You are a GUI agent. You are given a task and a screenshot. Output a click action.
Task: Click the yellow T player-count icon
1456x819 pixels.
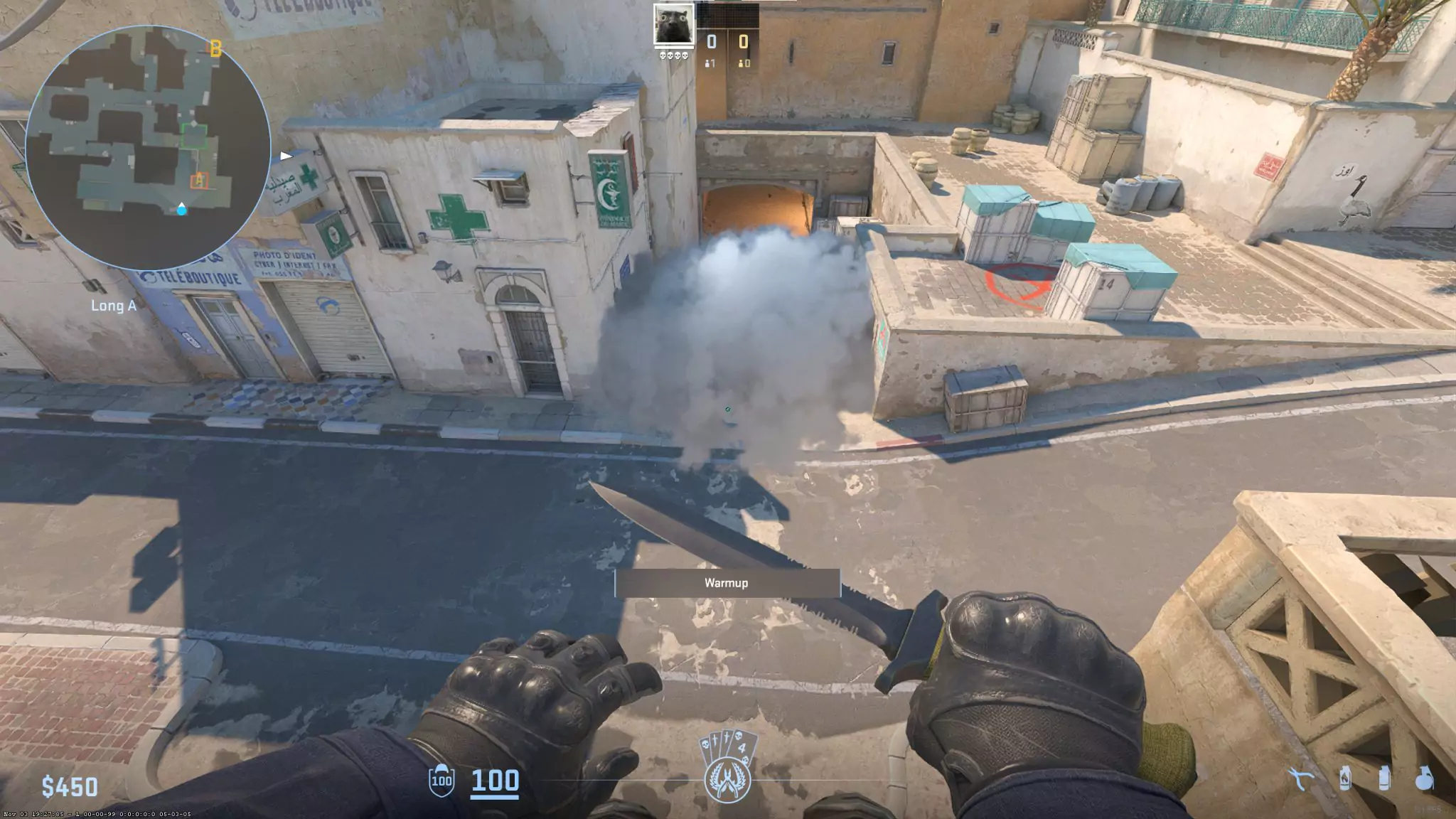[742, 65]
